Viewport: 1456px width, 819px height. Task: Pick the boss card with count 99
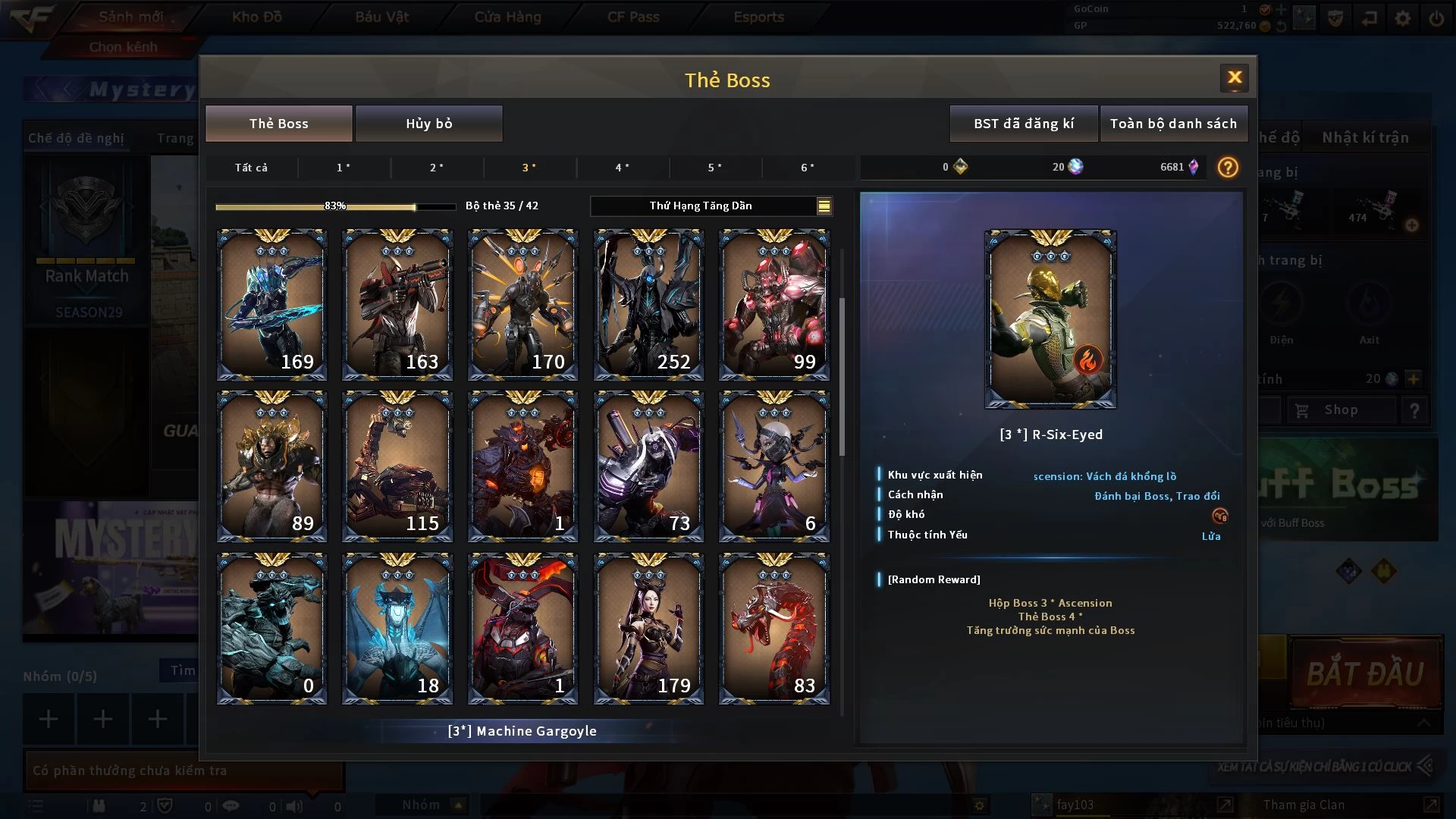tap(773, 305)
